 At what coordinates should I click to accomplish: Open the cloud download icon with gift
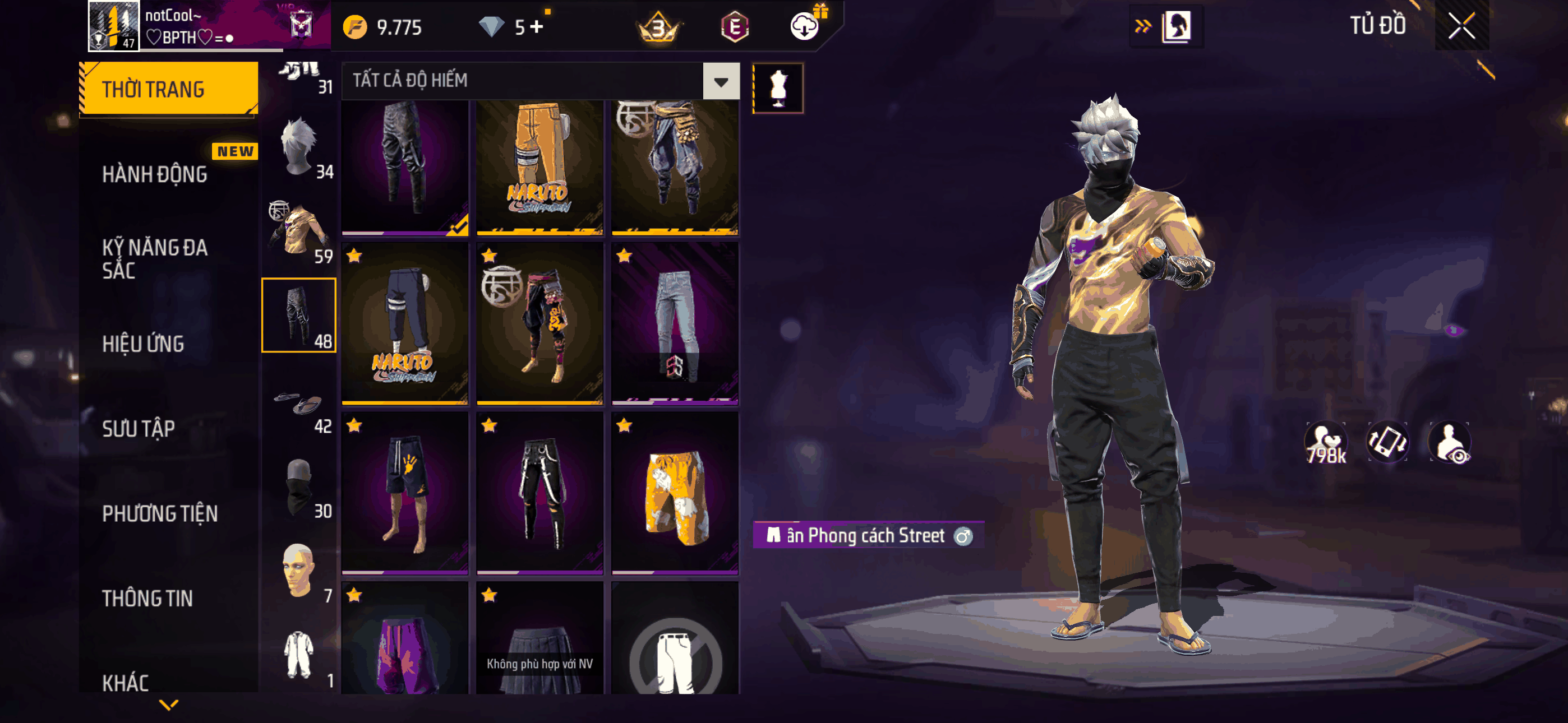805,26
